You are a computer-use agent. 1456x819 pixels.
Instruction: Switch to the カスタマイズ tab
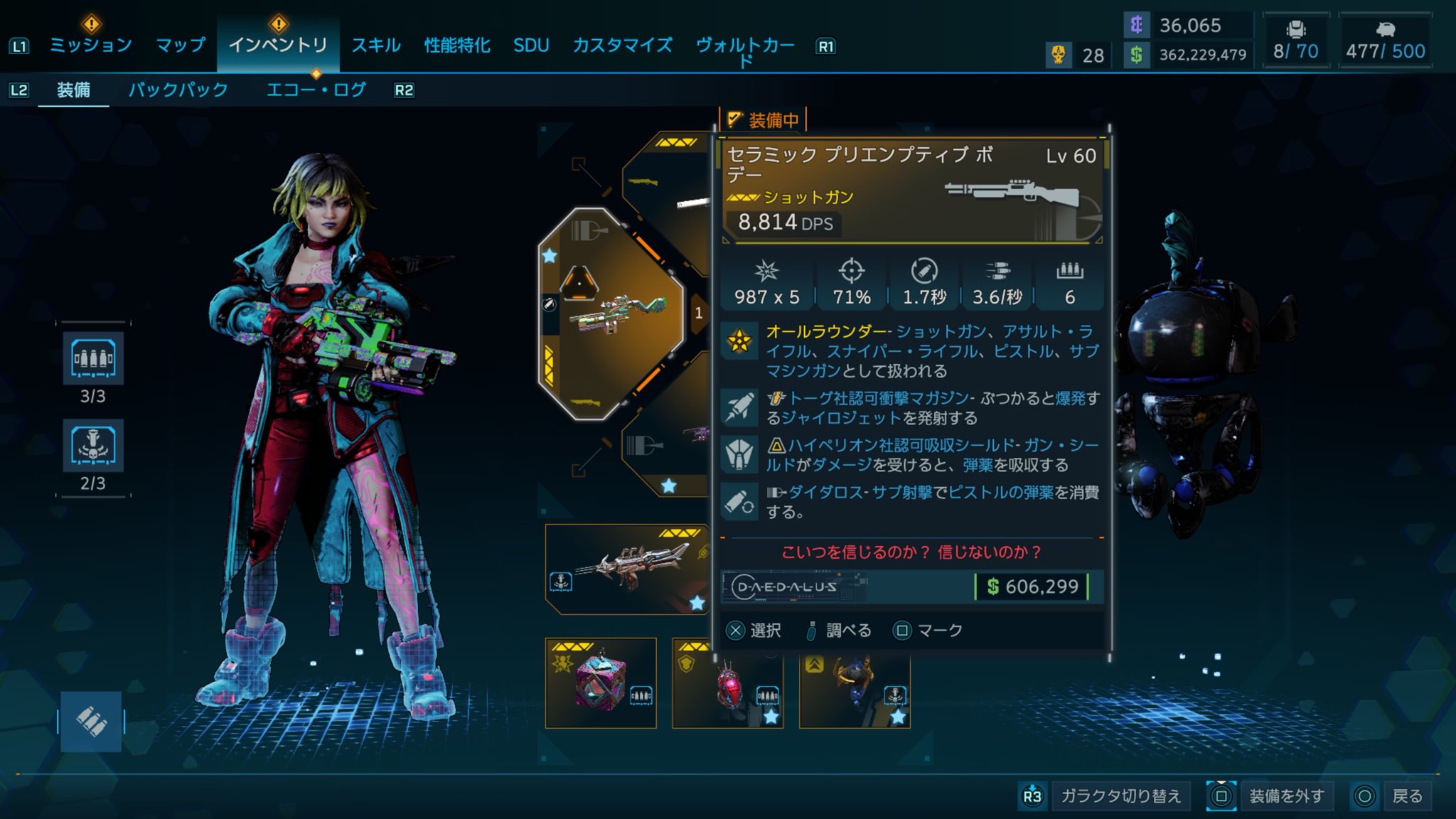coord(623,45)
